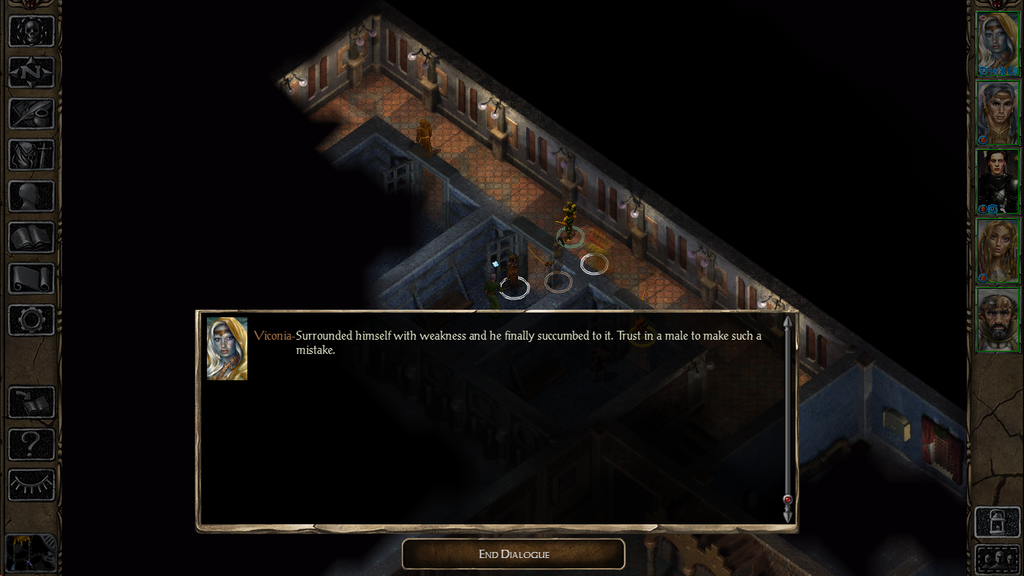Toggle the padlock button on the right sidebar

point(997,521)
